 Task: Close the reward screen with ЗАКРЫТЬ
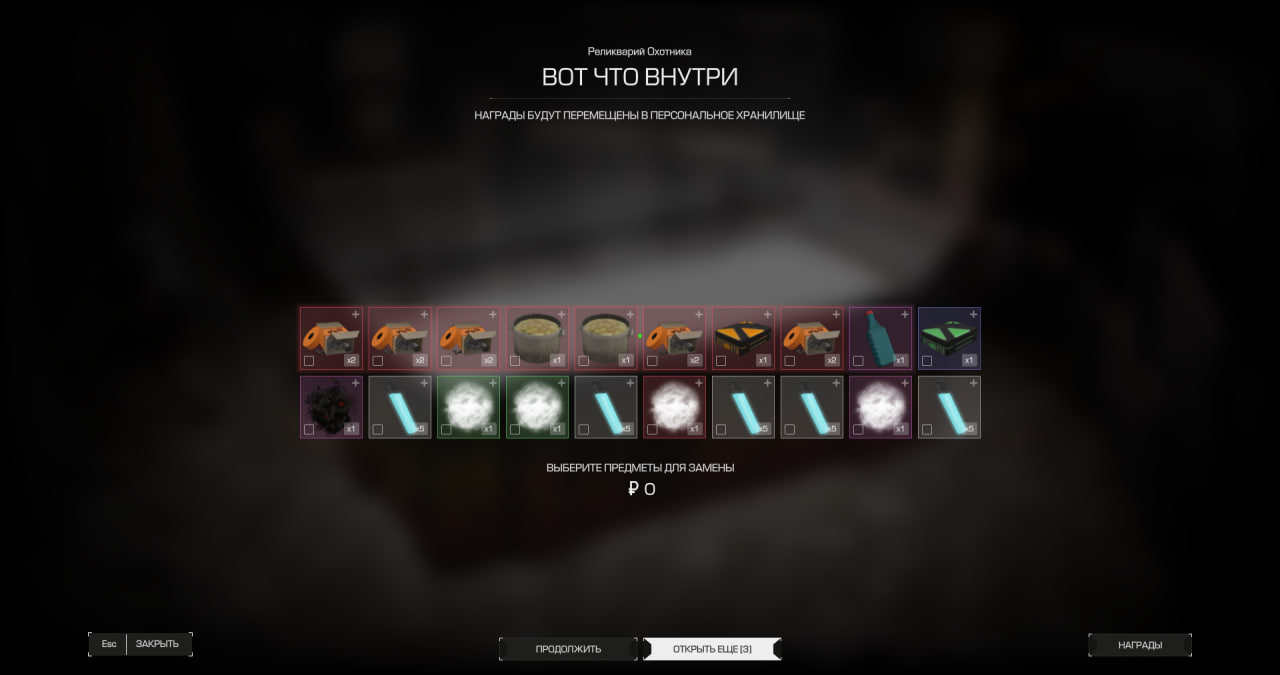(x=157, y=644)
